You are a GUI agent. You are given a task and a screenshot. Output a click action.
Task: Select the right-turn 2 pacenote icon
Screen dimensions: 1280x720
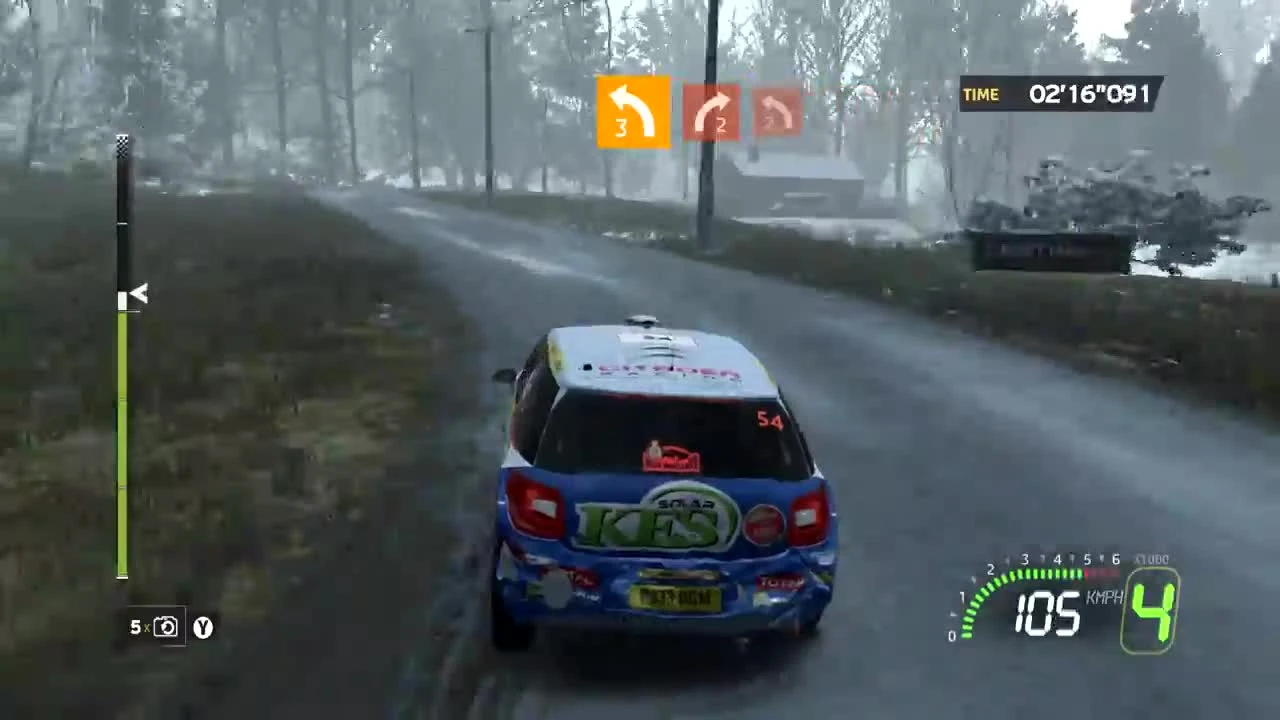tap(711, 110)
